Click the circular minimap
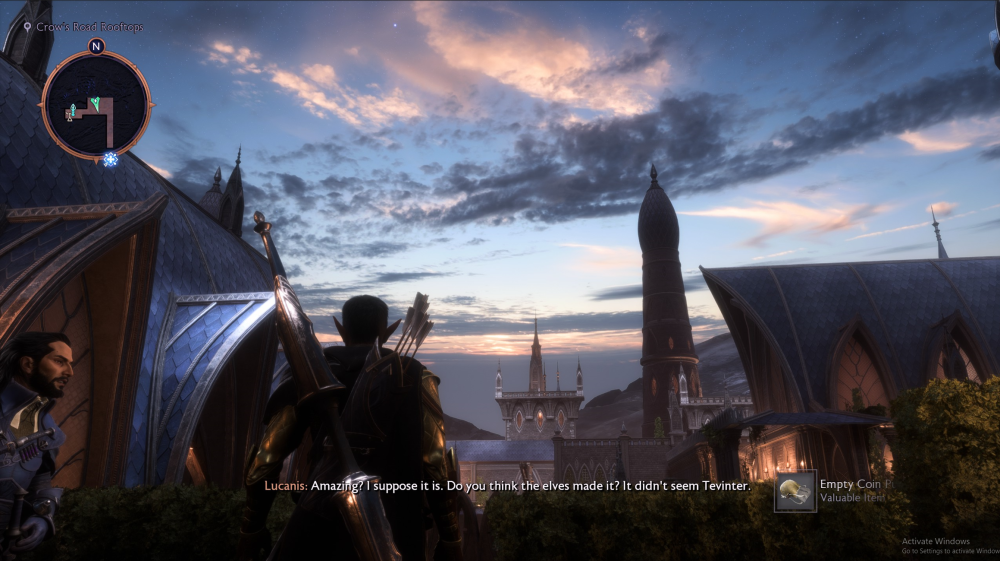 96,104
